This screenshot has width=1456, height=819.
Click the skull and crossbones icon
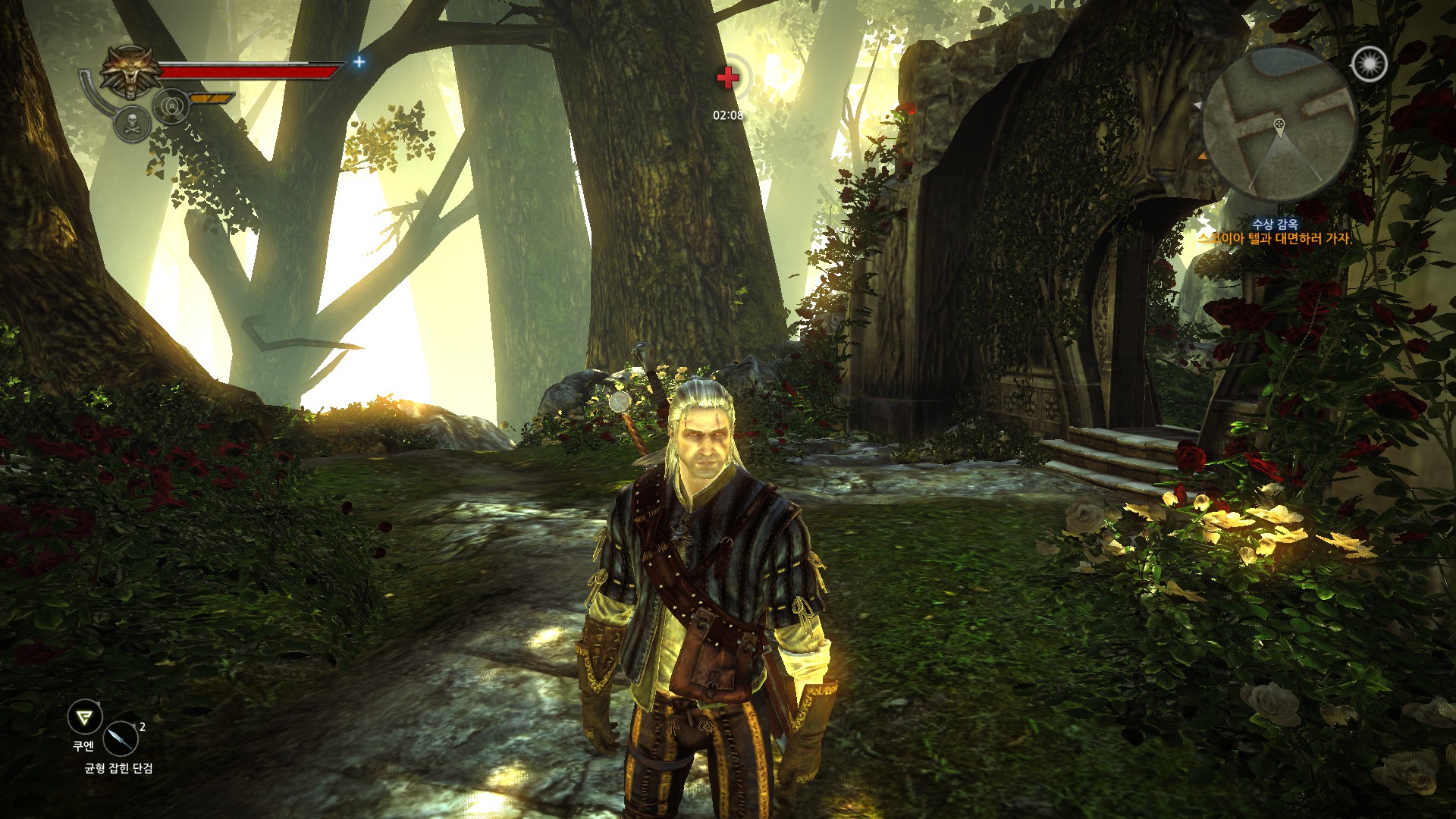click(132, 124)
